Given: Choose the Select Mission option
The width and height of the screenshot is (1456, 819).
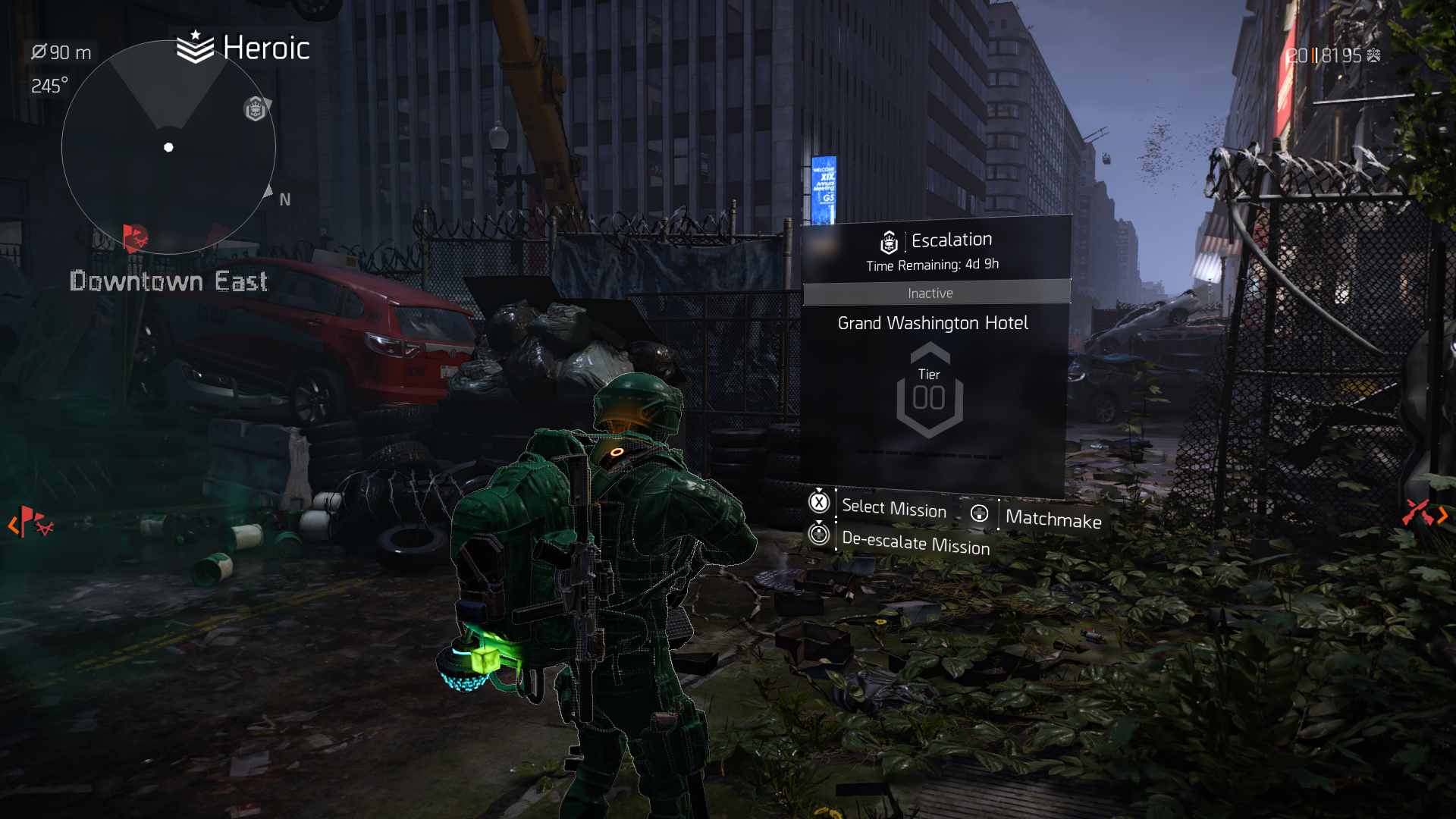Looking at the screenshot, I should (x=893, y=507).
